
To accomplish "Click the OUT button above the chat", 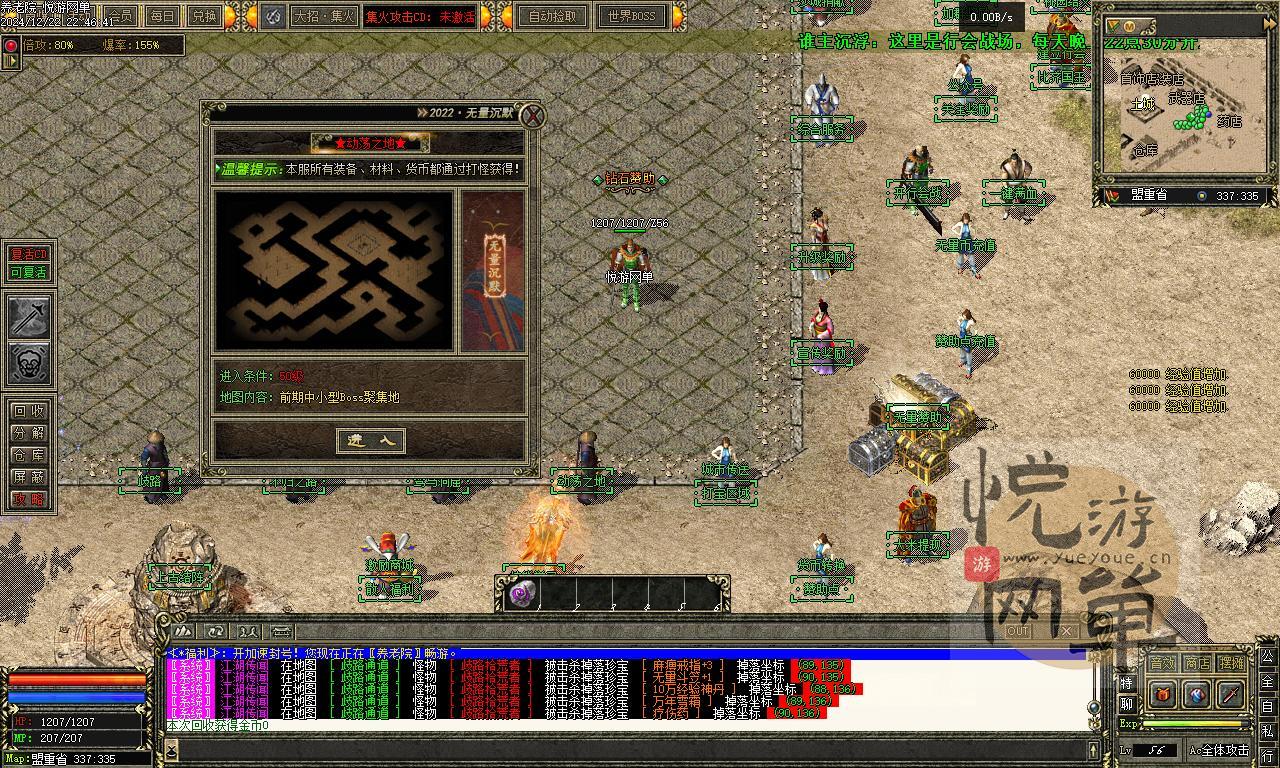I will 1018,631.
